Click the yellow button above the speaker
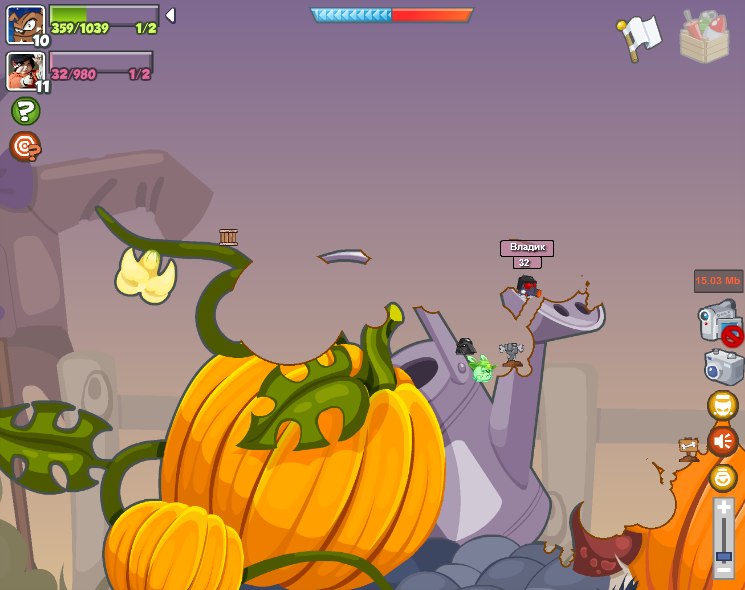This screenshot has width=745, height=590. coord(722,405)
